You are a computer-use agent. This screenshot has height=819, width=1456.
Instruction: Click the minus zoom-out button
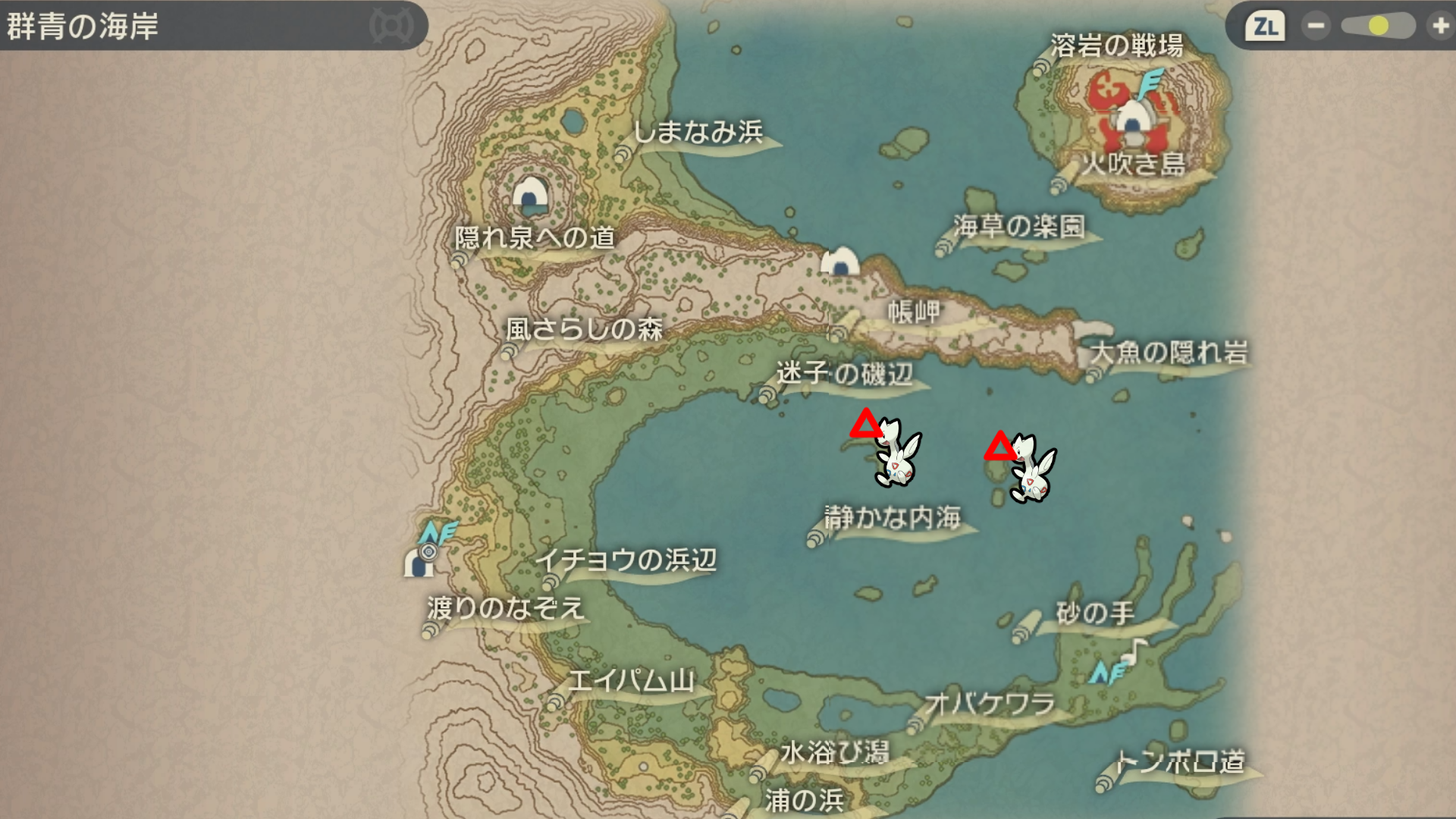point(1316,27)
